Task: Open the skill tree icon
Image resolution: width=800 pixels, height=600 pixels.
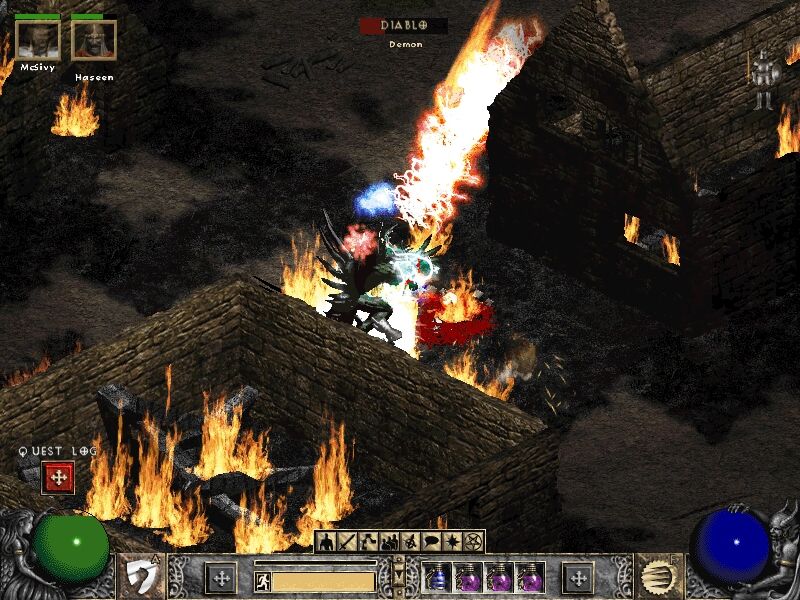Action: pos(369,542)
